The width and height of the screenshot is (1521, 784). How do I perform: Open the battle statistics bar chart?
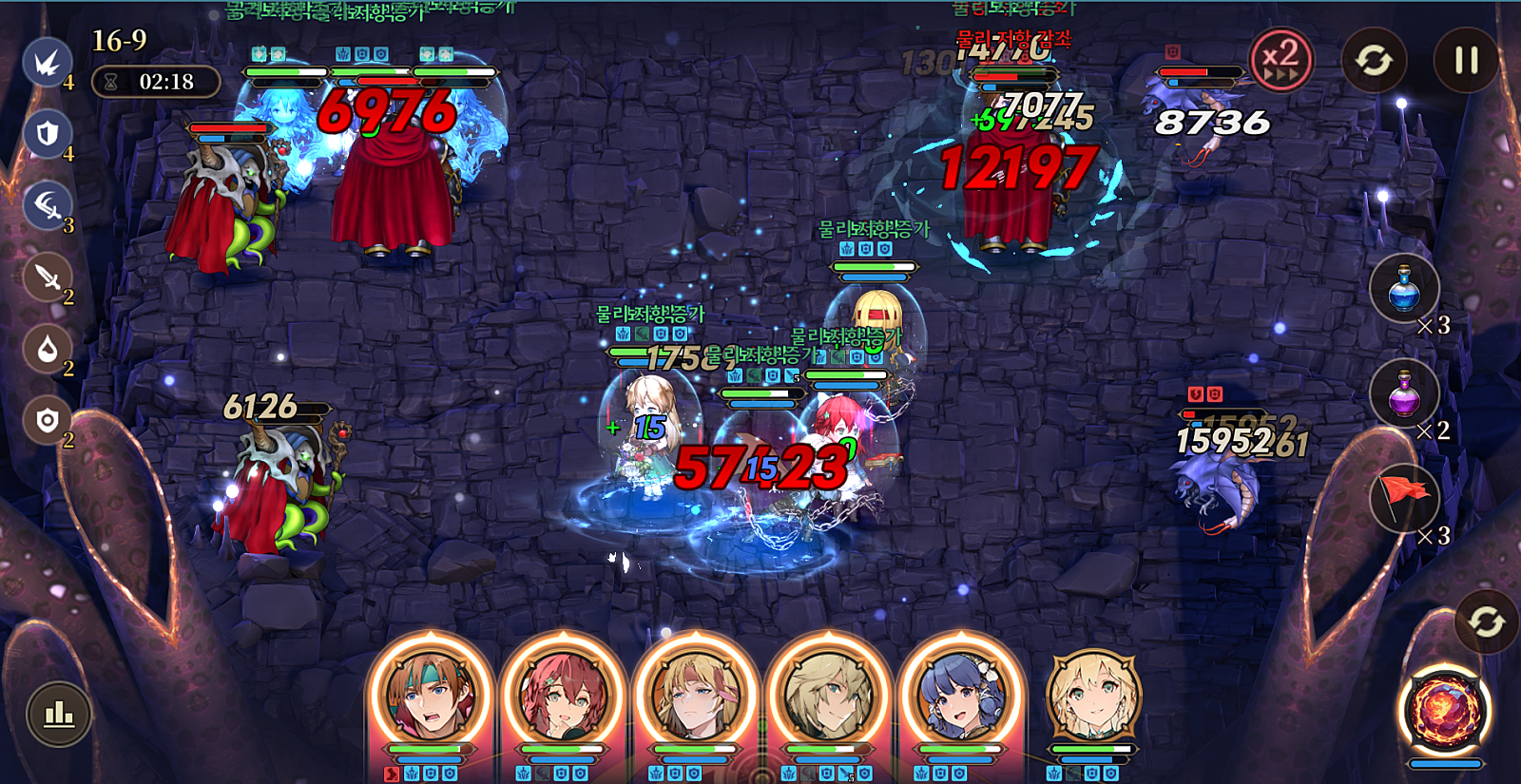[x=59, y=713]
